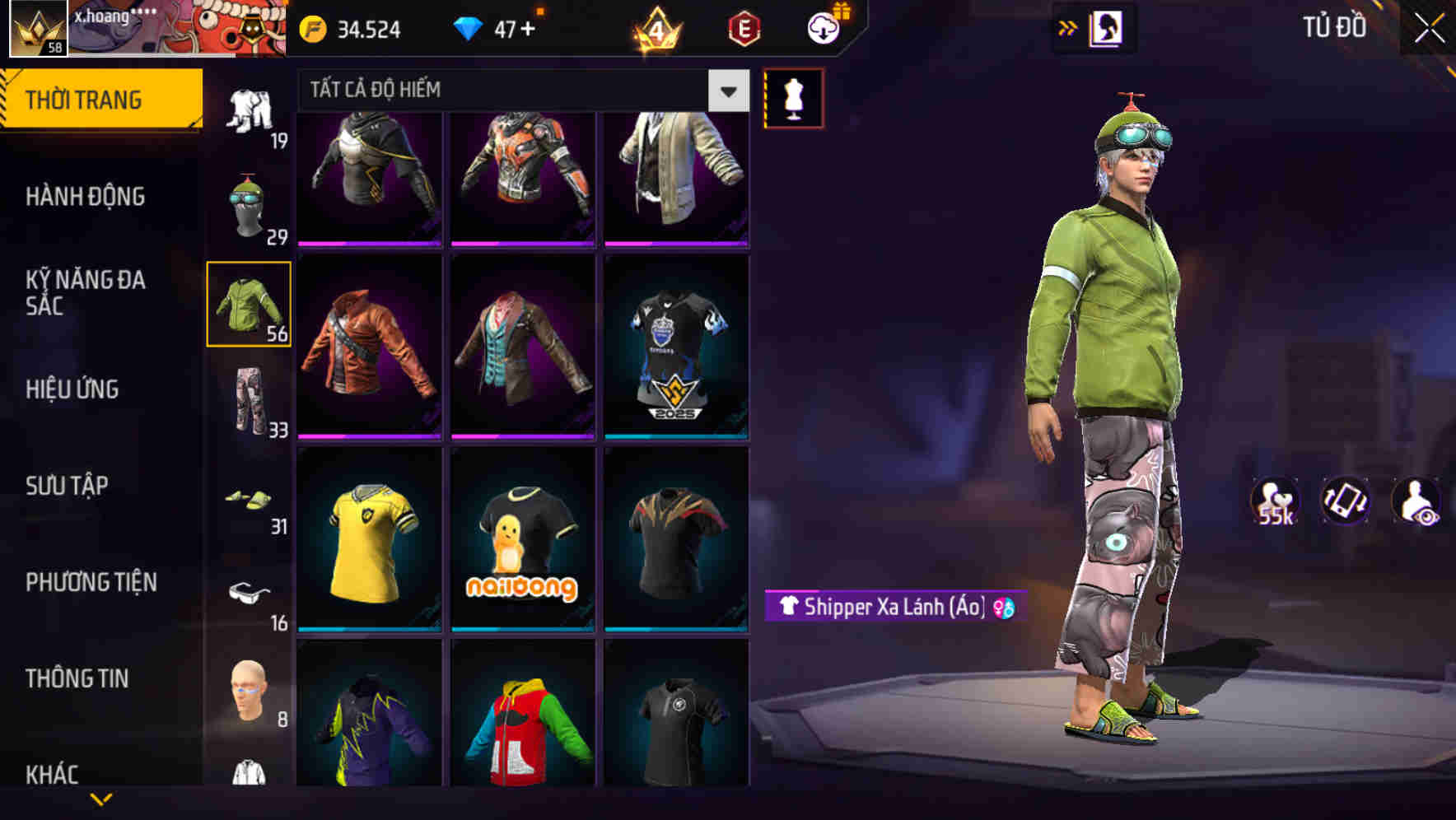Screen dimensions: 1456x820
Task: Click the slippers category icon showing 31 items
Action: [250, 501]
